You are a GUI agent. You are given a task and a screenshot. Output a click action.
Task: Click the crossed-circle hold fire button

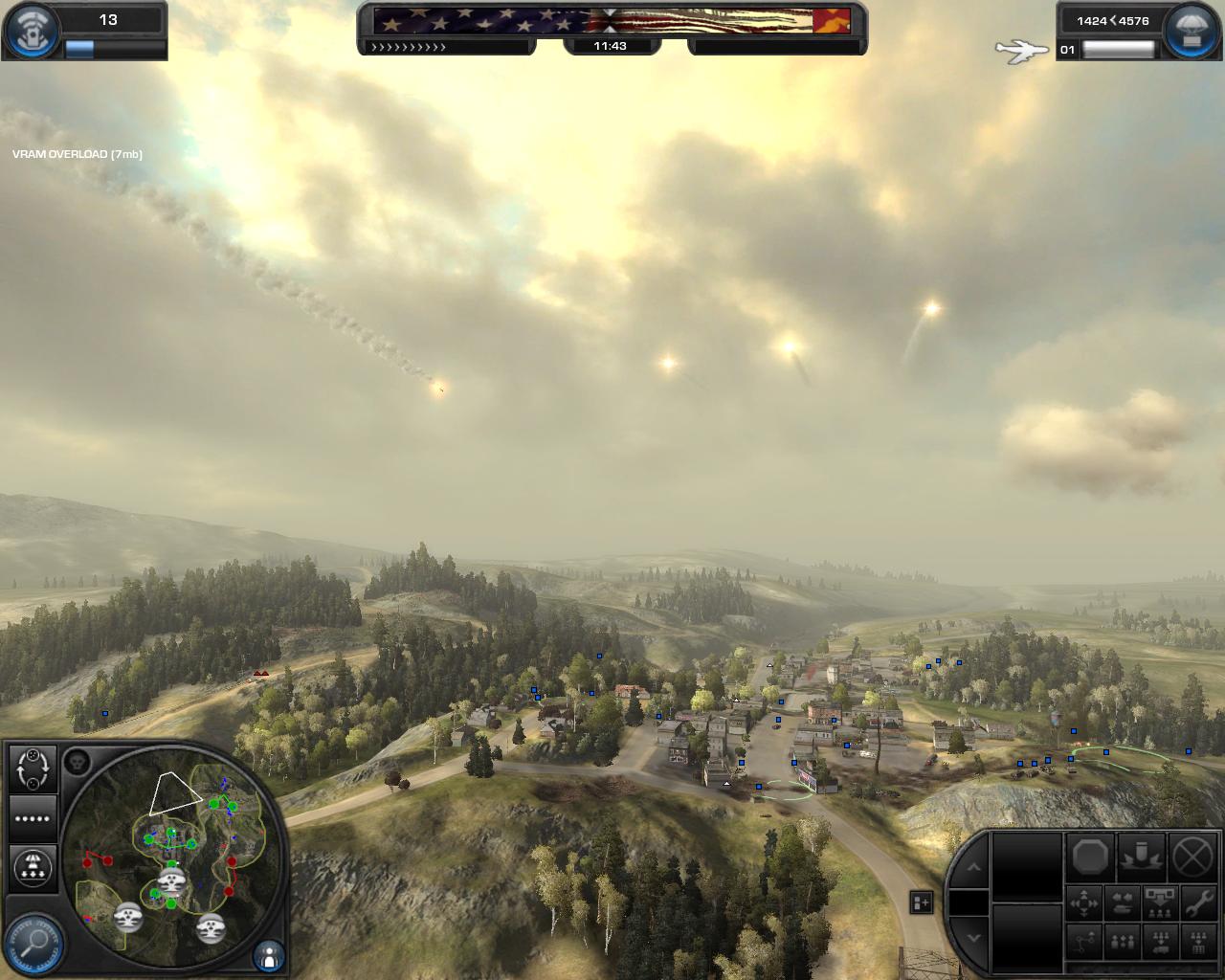click(1193, 856)
